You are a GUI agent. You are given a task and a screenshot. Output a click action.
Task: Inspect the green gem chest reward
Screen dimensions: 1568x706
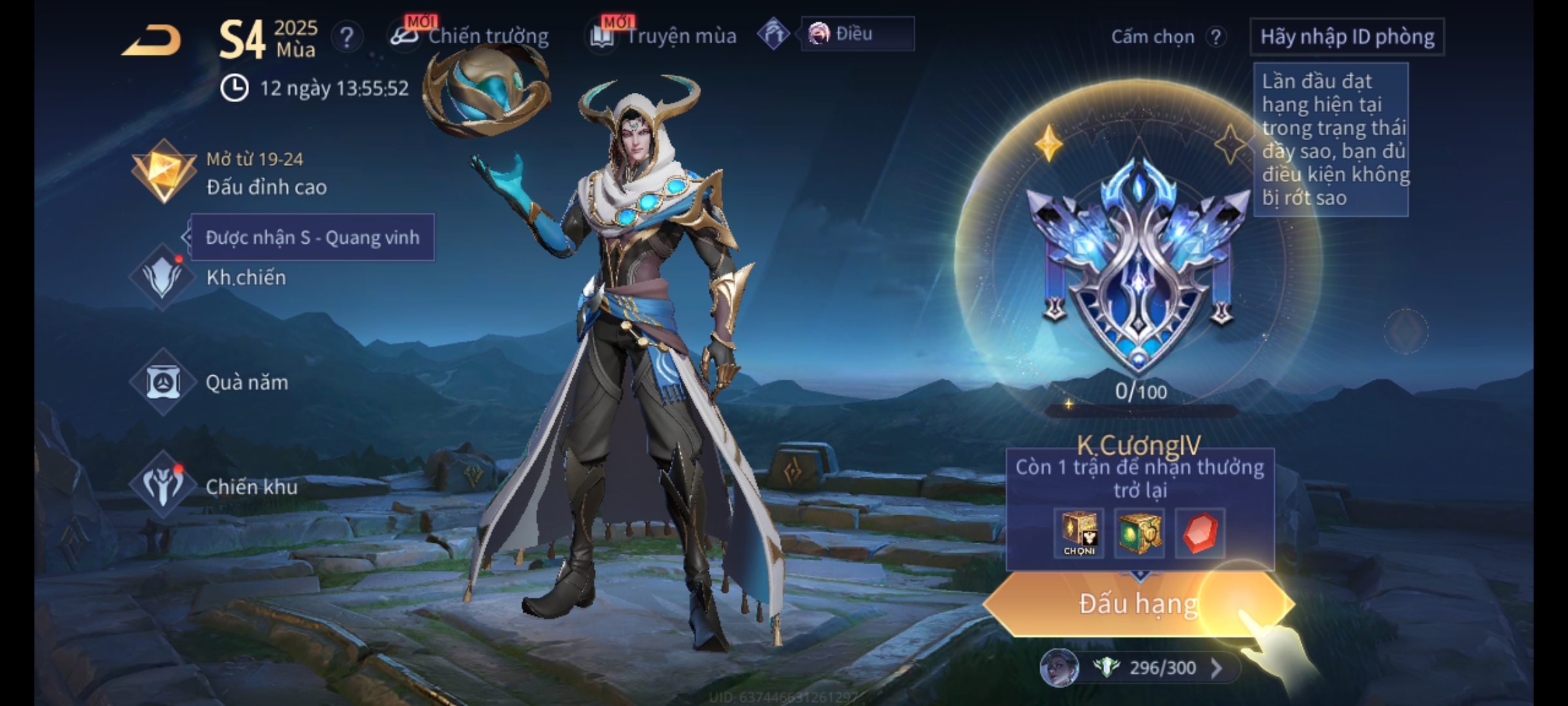point(1139,533)
